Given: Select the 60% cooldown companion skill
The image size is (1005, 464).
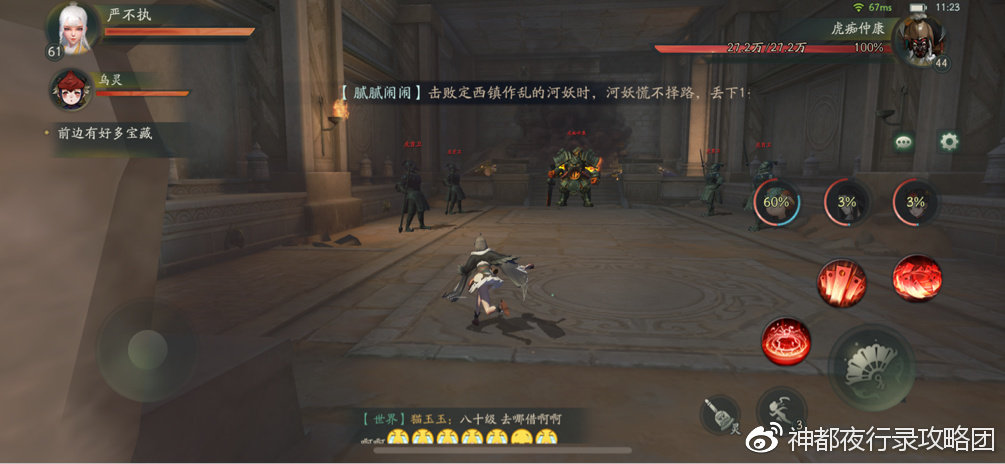Looking at the screenshot, I should tap(777, 202).
